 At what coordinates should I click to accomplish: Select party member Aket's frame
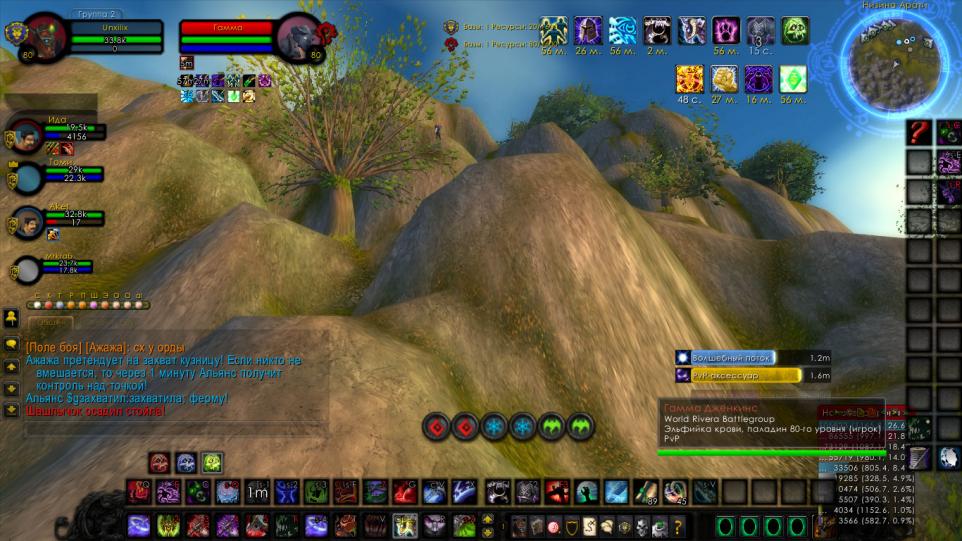coord(26,221)
